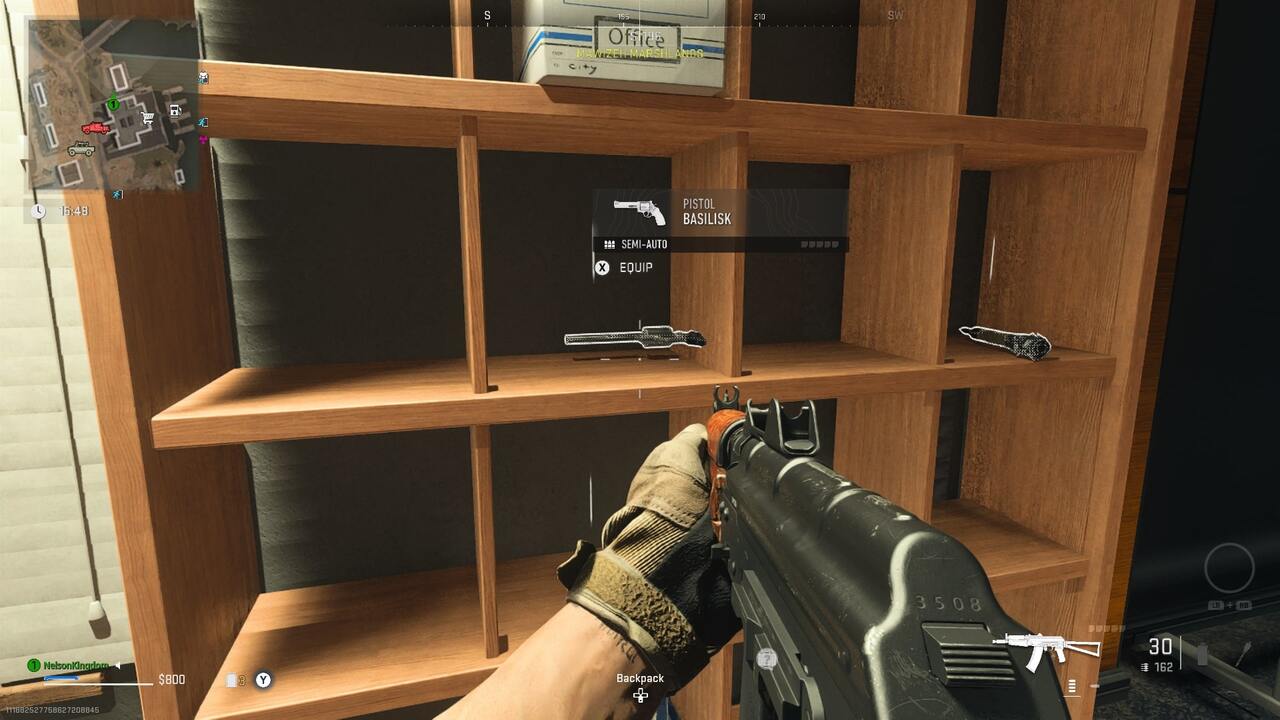
Task: Click the clock icon beside the 16:48 timer
Action: [39, 209]
